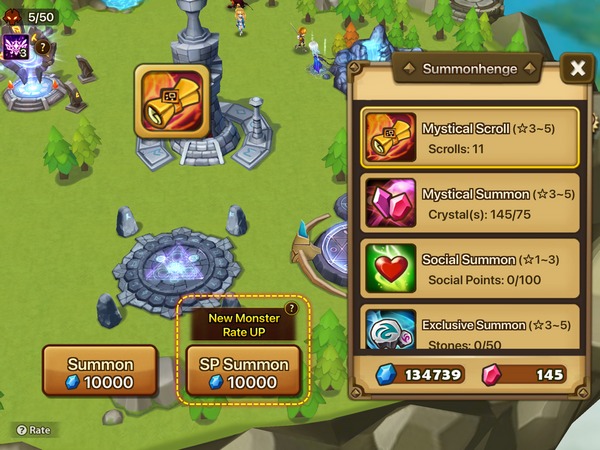
Task: Select the Social Summon heart option
Action: tap(470, 266)
